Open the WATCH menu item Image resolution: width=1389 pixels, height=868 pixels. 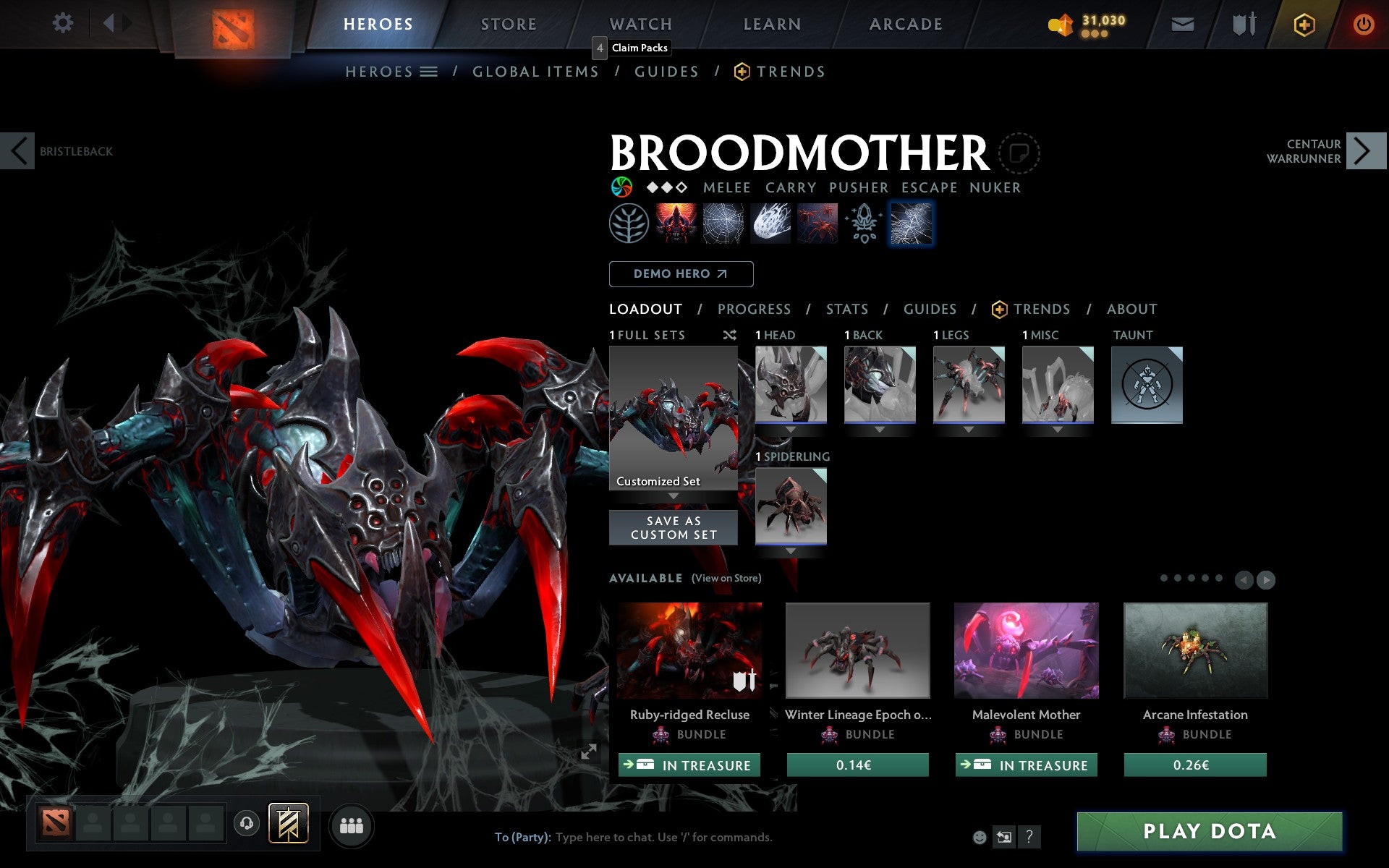point(640,23)
